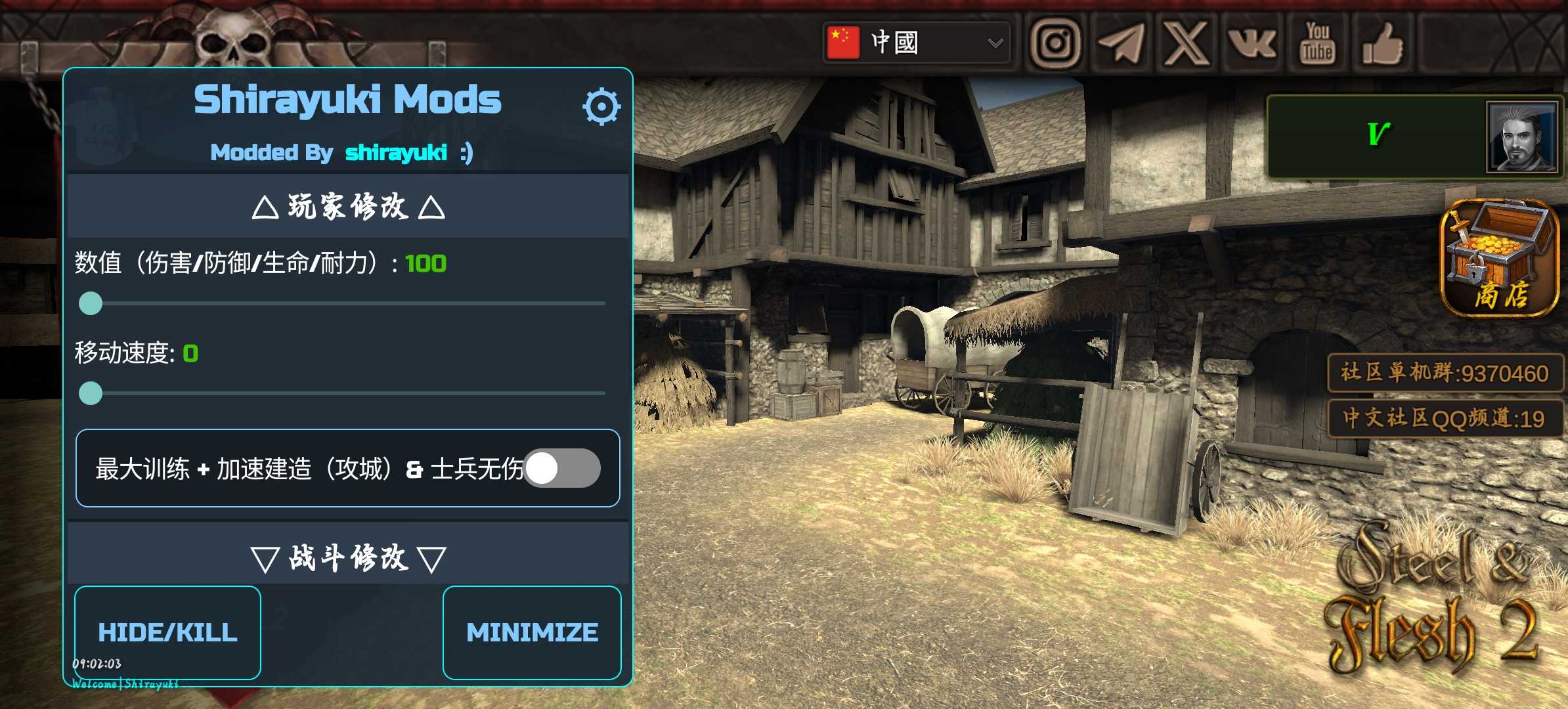1568x709 pixels.
Task: Open the X social link
Action: pyautogui.click(x=1187, y=43)
